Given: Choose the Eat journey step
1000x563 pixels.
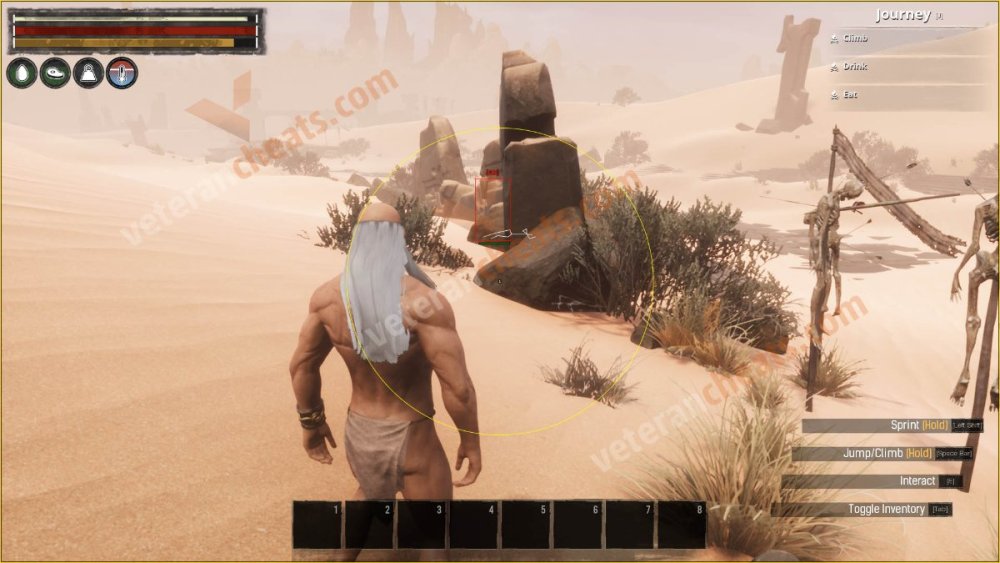Looking at the screenshot, I should [x=850, y=94].
